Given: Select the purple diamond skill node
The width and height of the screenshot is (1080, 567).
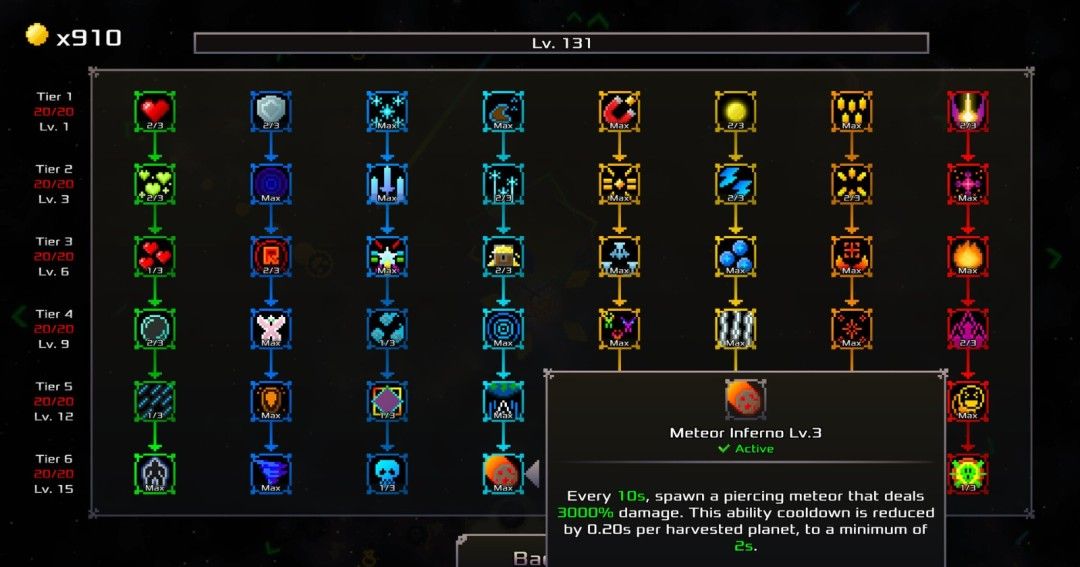Looking at the screenshot, I should tap(387, 401).
